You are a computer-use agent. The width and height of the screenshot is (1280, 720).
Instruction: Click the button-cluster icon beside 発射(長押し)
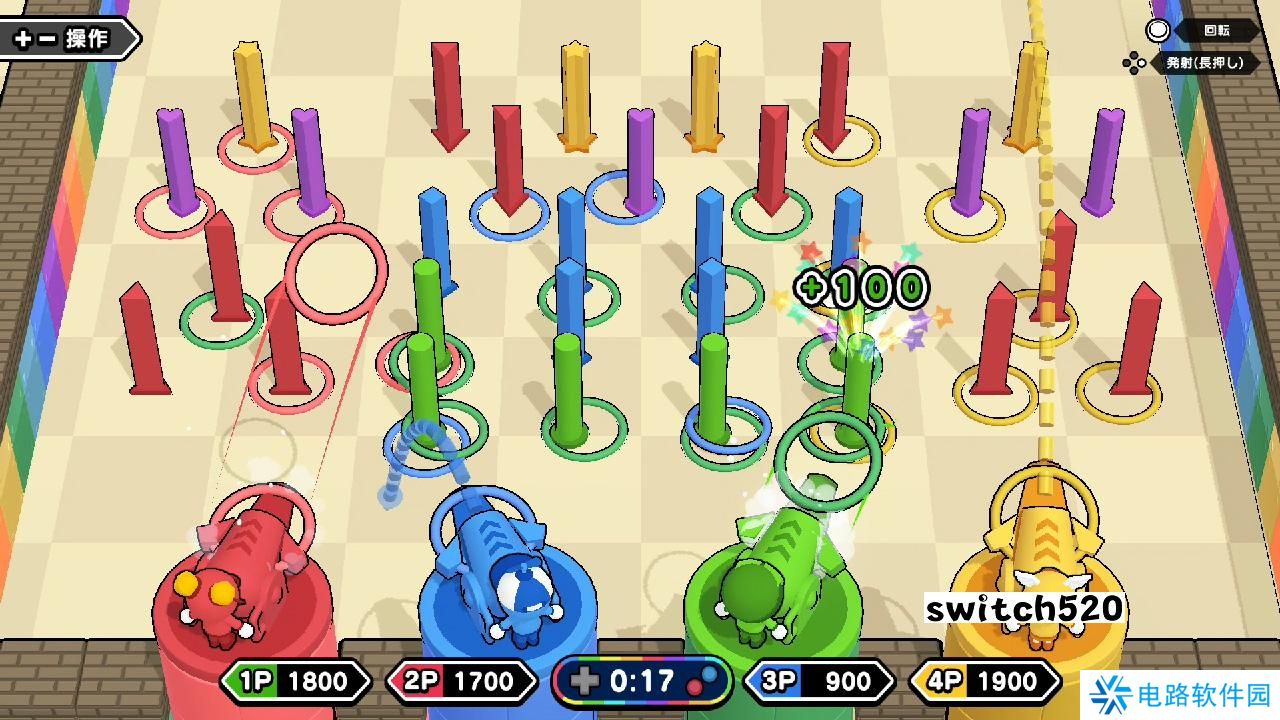pos(1133,62)
